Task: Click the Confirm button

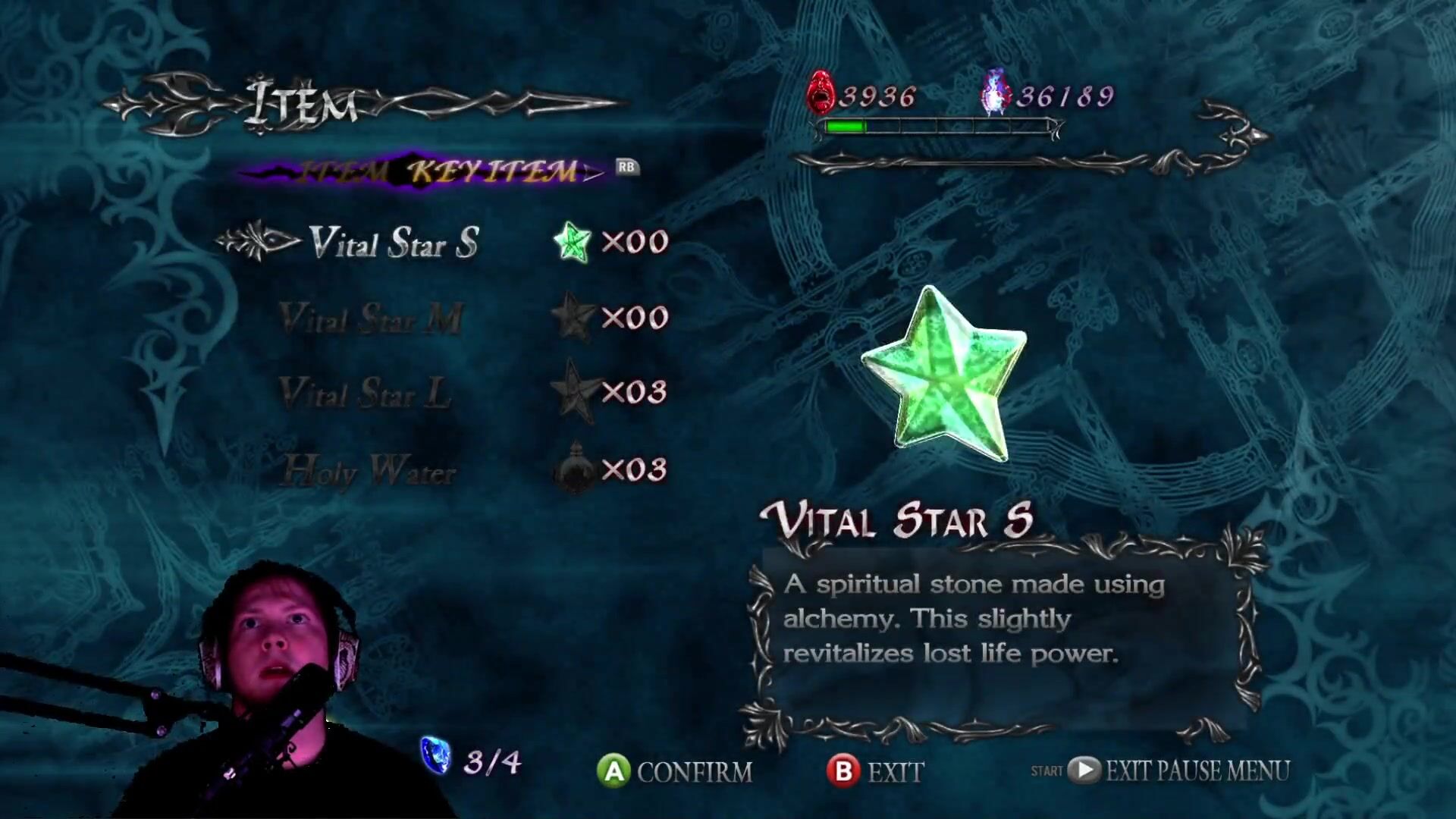Action: (x=675, y=771)
